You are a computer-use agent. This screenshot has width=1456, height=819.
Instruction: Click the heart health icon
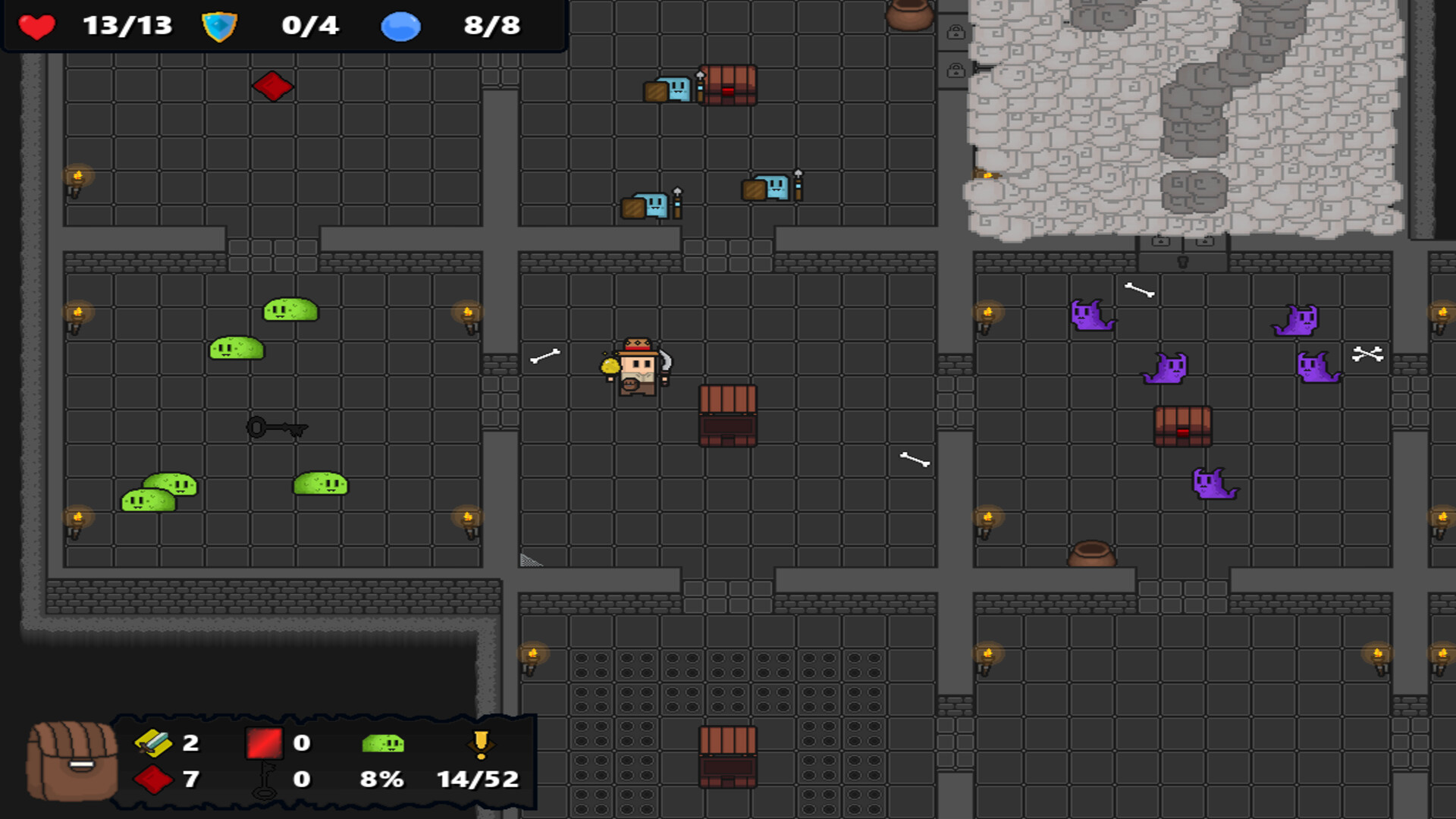tap(35, 27)
